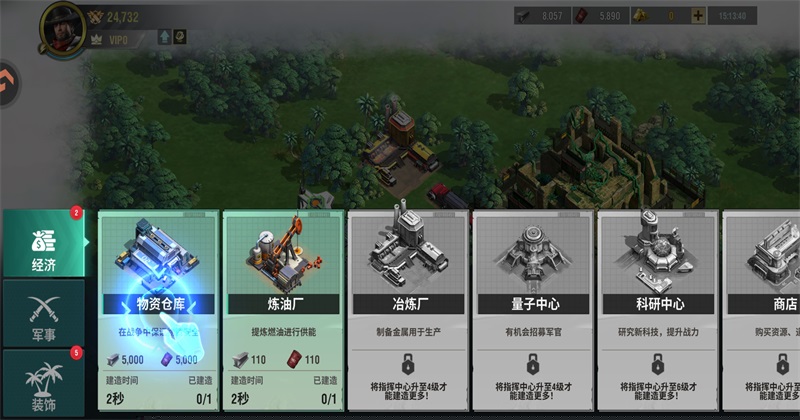The image size is (800, 420).
Task: Click the plus button to add gold
Action: pos(697,16)
